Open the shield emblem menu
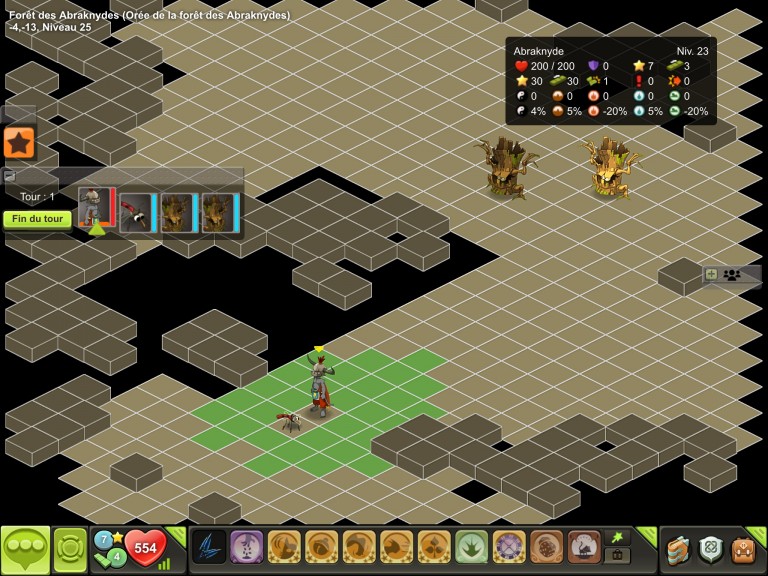This screenshot has width=768, height=576. tap(711, 548)
